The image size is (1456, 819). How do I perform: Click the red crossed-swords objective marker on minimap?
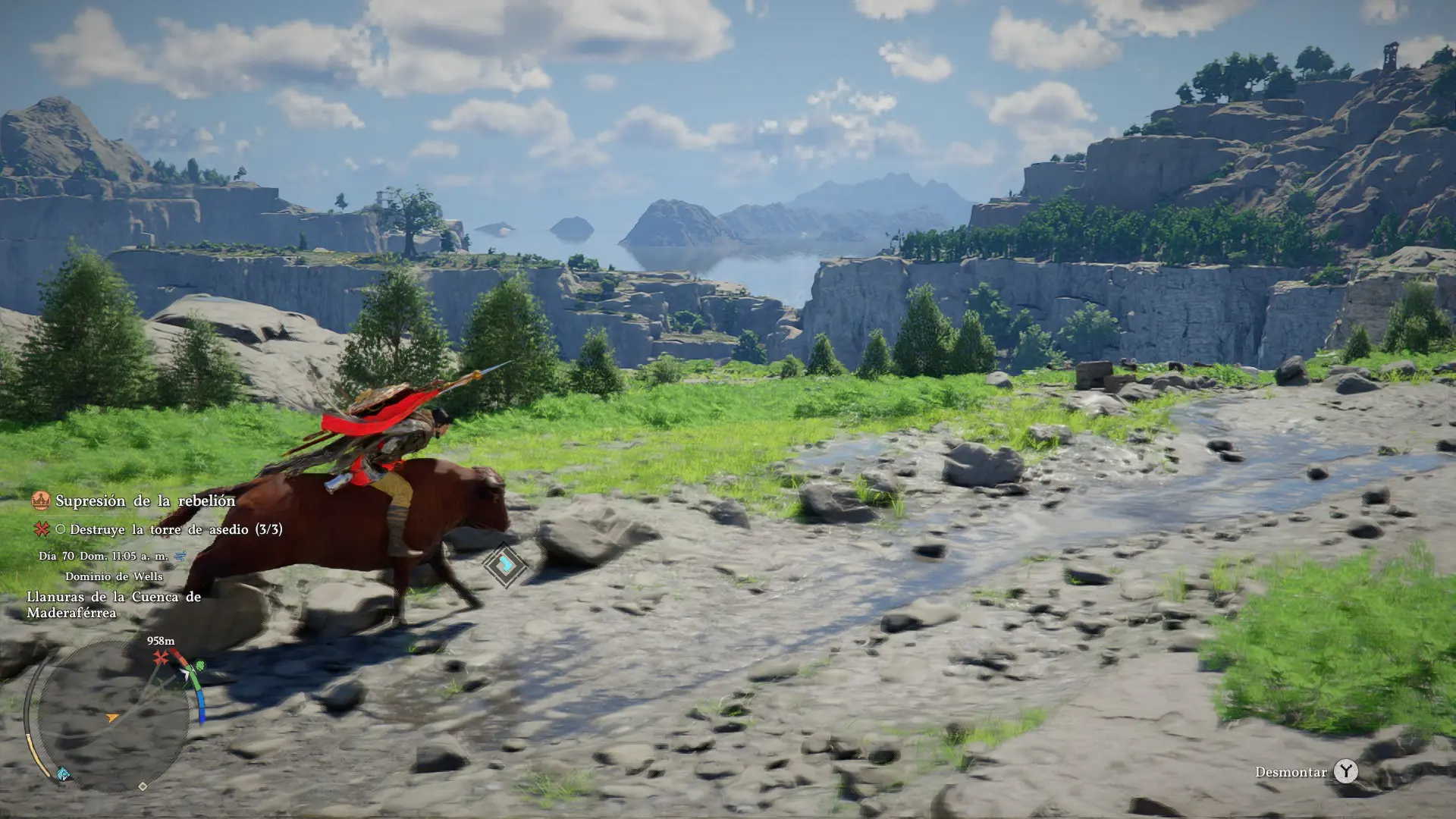(161, 658)
